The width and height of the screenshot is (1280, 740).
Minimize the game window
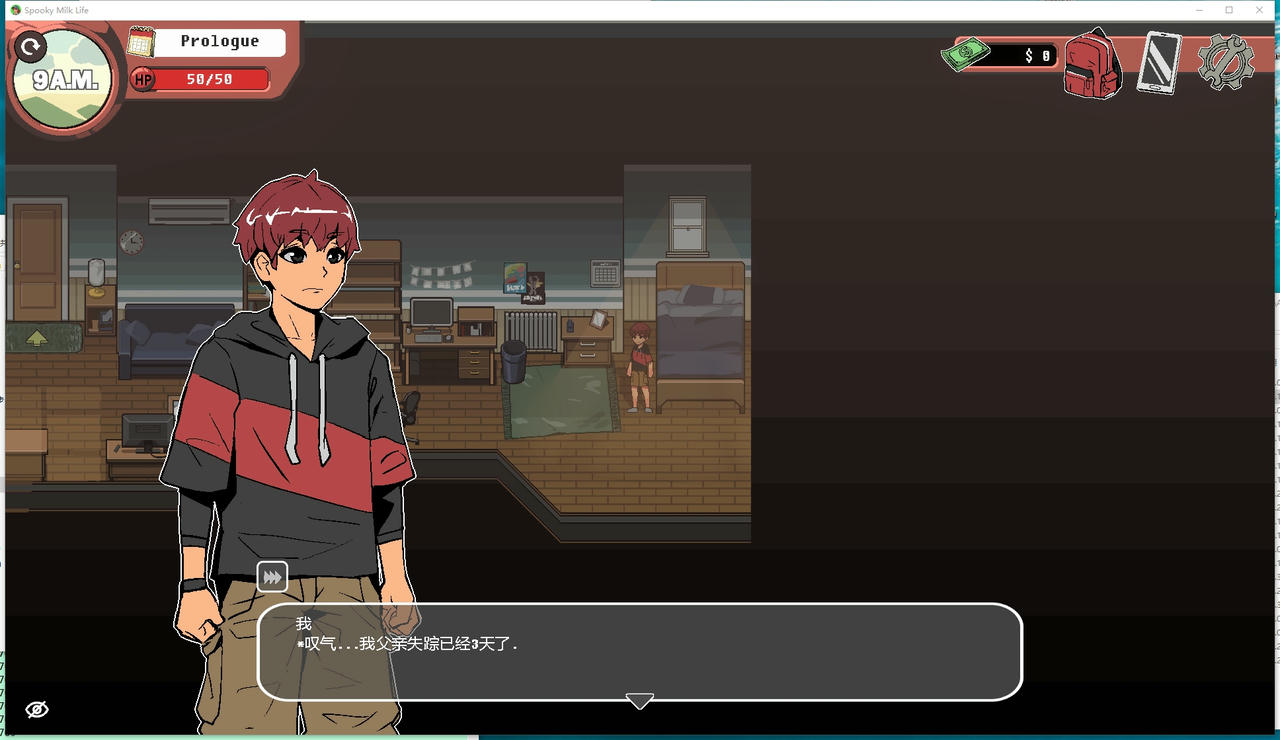pyautogui.click(x=1200, y=10)
